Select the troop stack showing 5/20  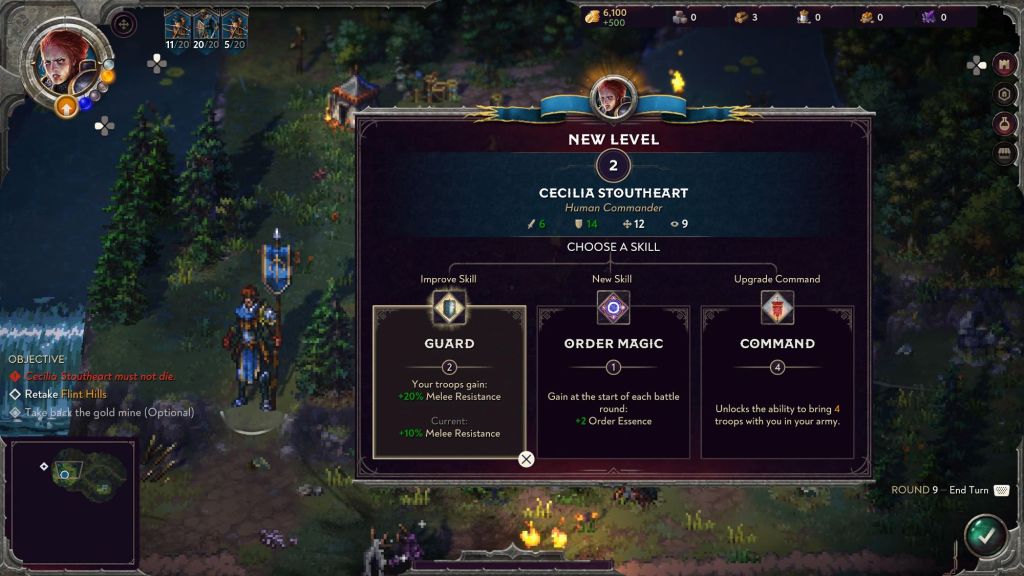click(235, 27)
